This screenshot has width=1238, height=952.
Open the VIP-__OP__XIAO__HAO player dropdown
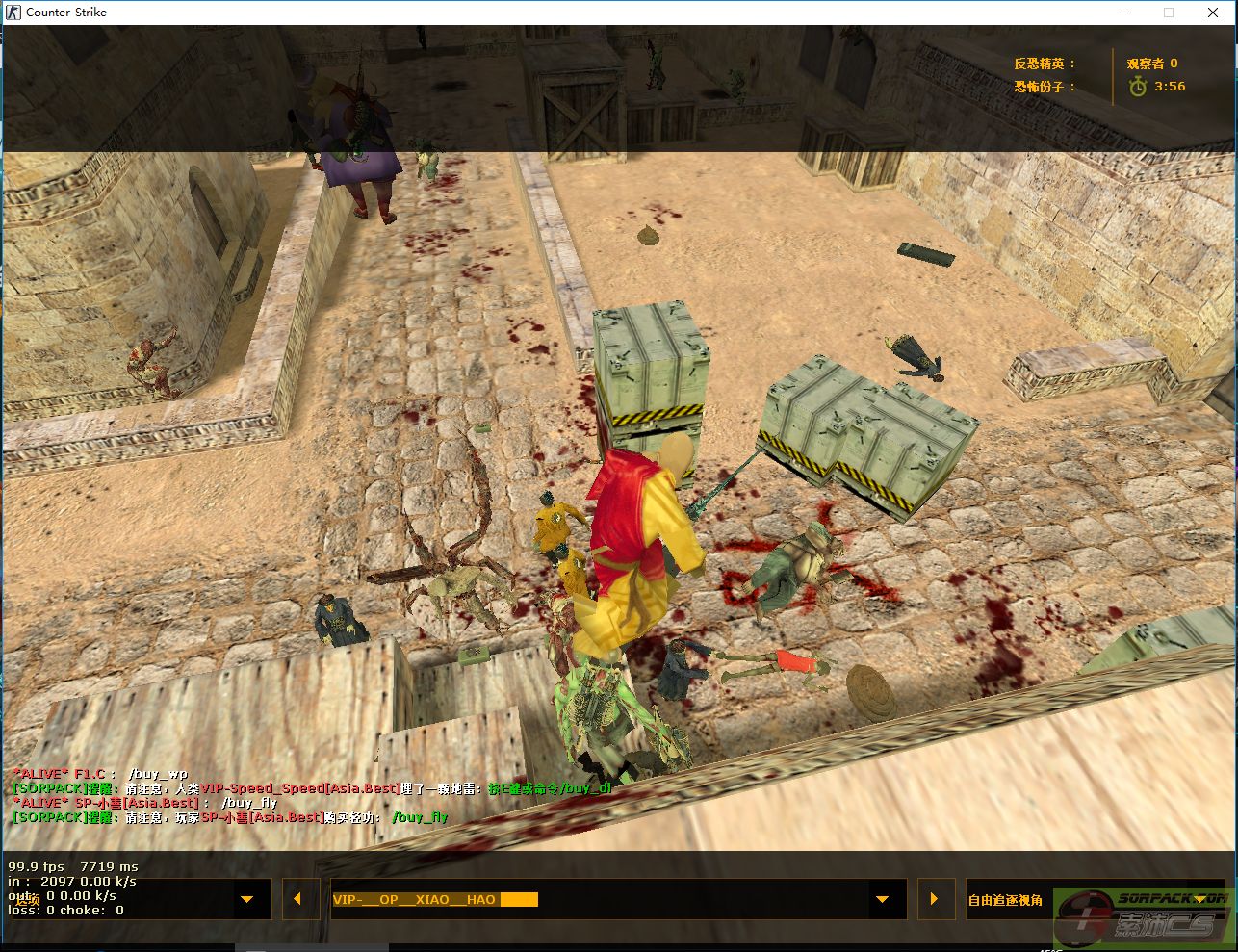[x=882, y=900]
